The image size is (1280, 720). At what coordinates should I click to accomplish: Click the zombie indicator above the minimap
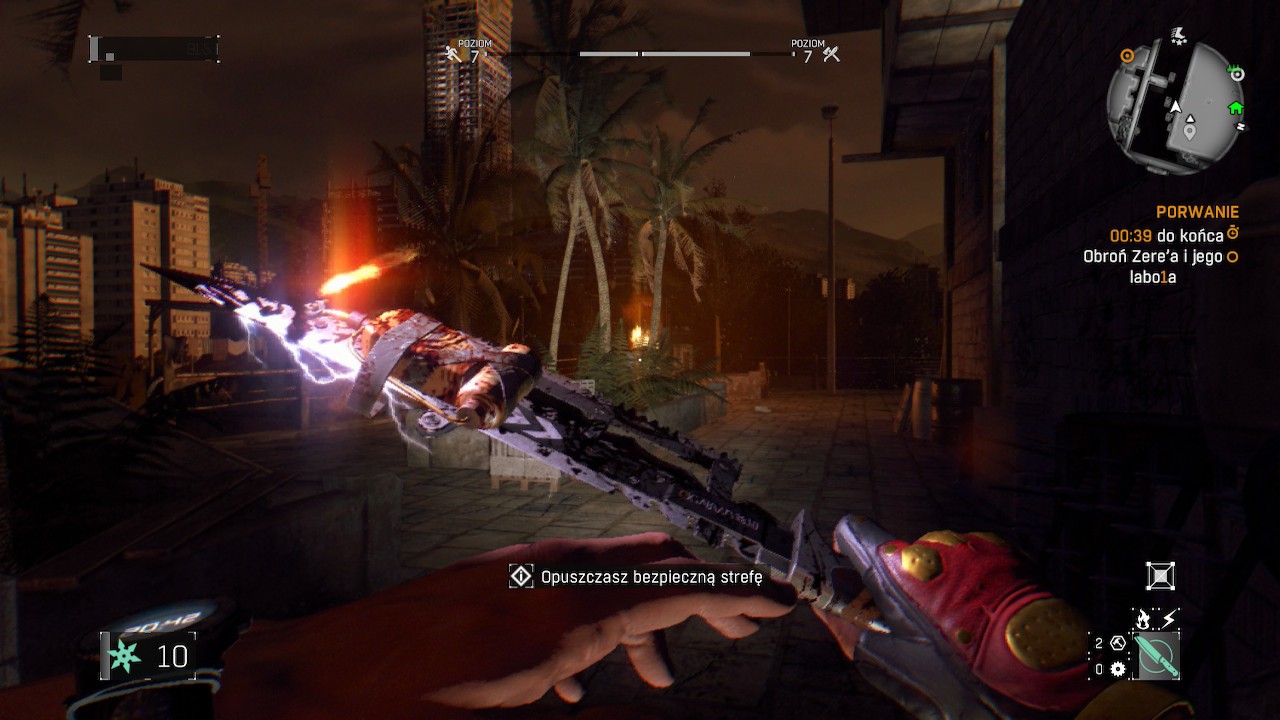pos(1177,34)
